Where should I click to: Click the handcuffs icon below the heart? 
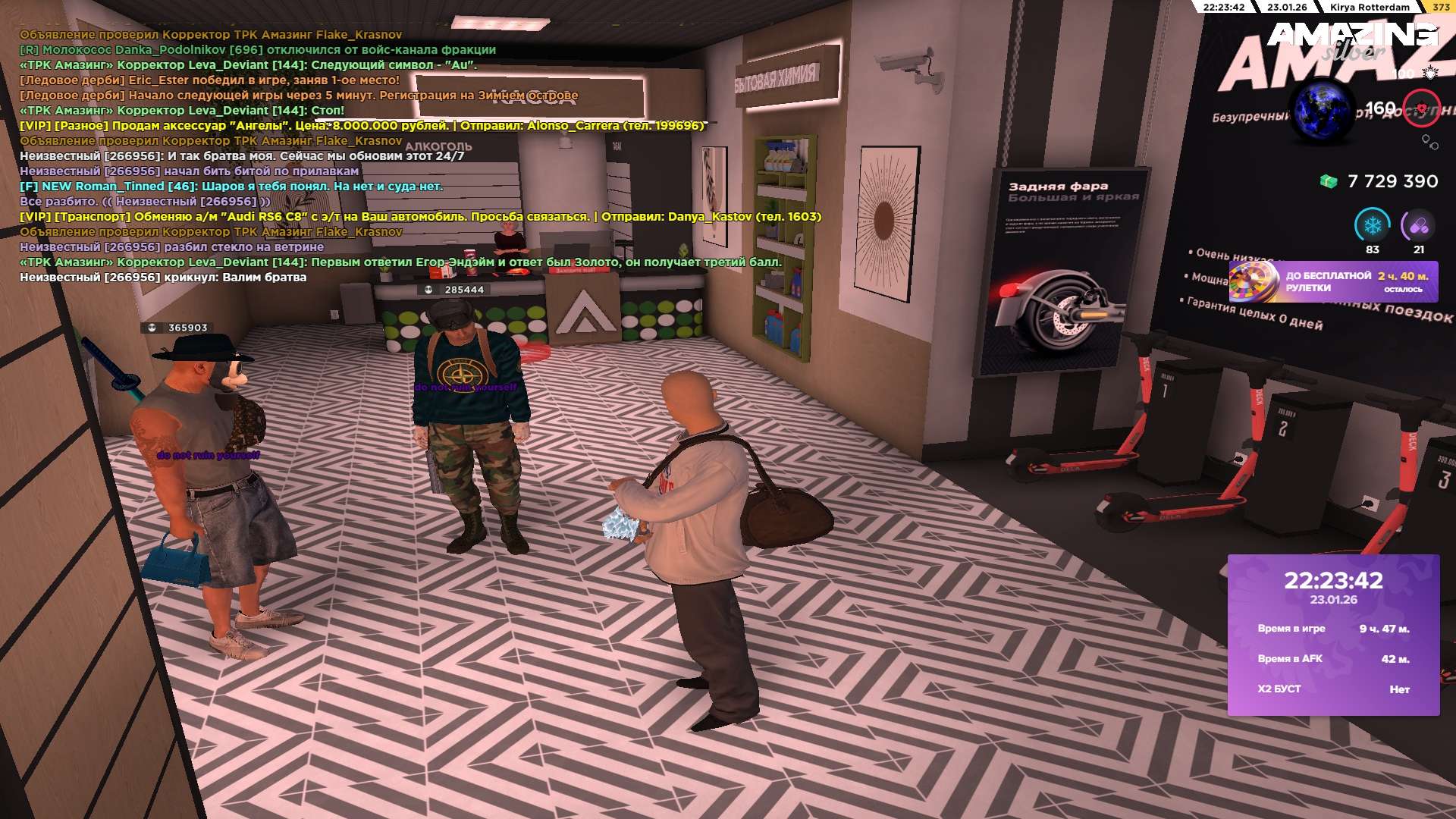(x=1429, y=142)
